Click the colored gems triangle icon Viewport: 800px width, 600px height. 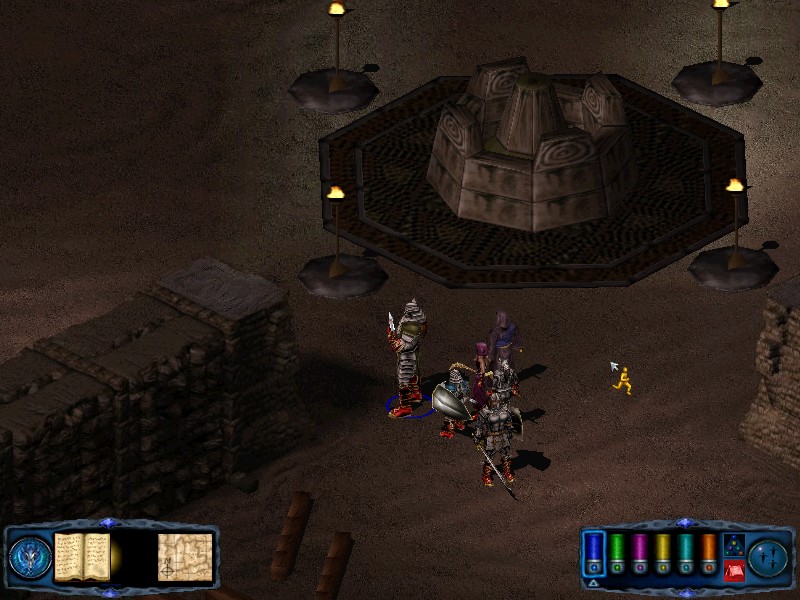click(733, 546)
